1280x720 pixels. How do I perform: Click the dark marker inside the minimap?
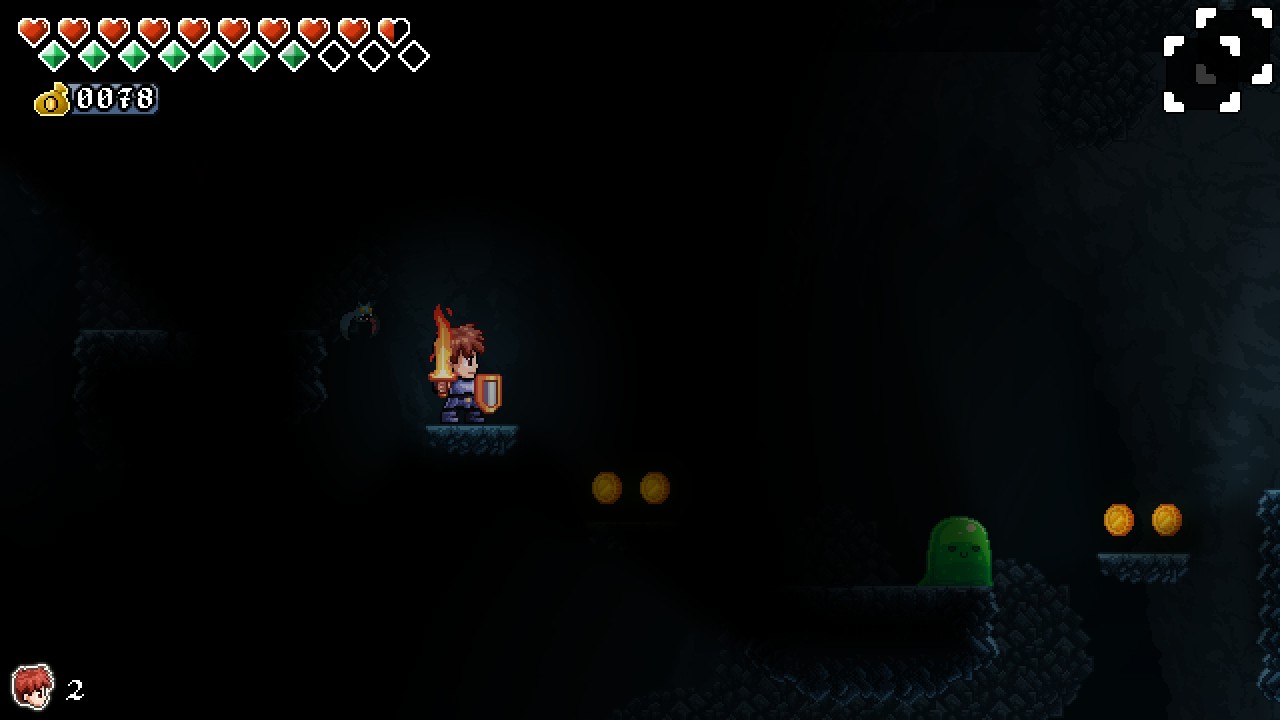[x=1205, y=74]
